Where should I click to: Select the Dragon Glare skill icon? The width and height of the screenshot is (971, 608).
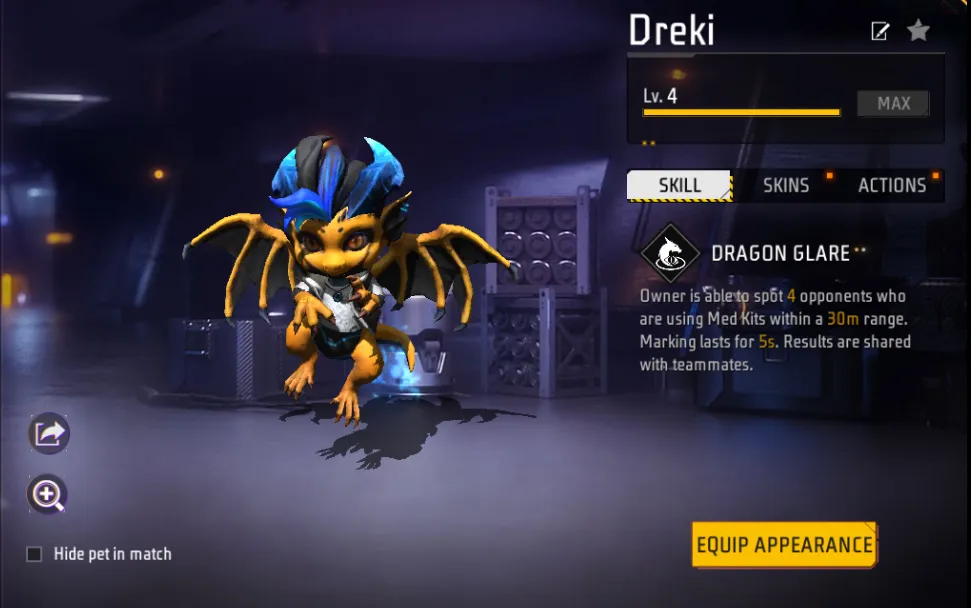pos(670,253)
